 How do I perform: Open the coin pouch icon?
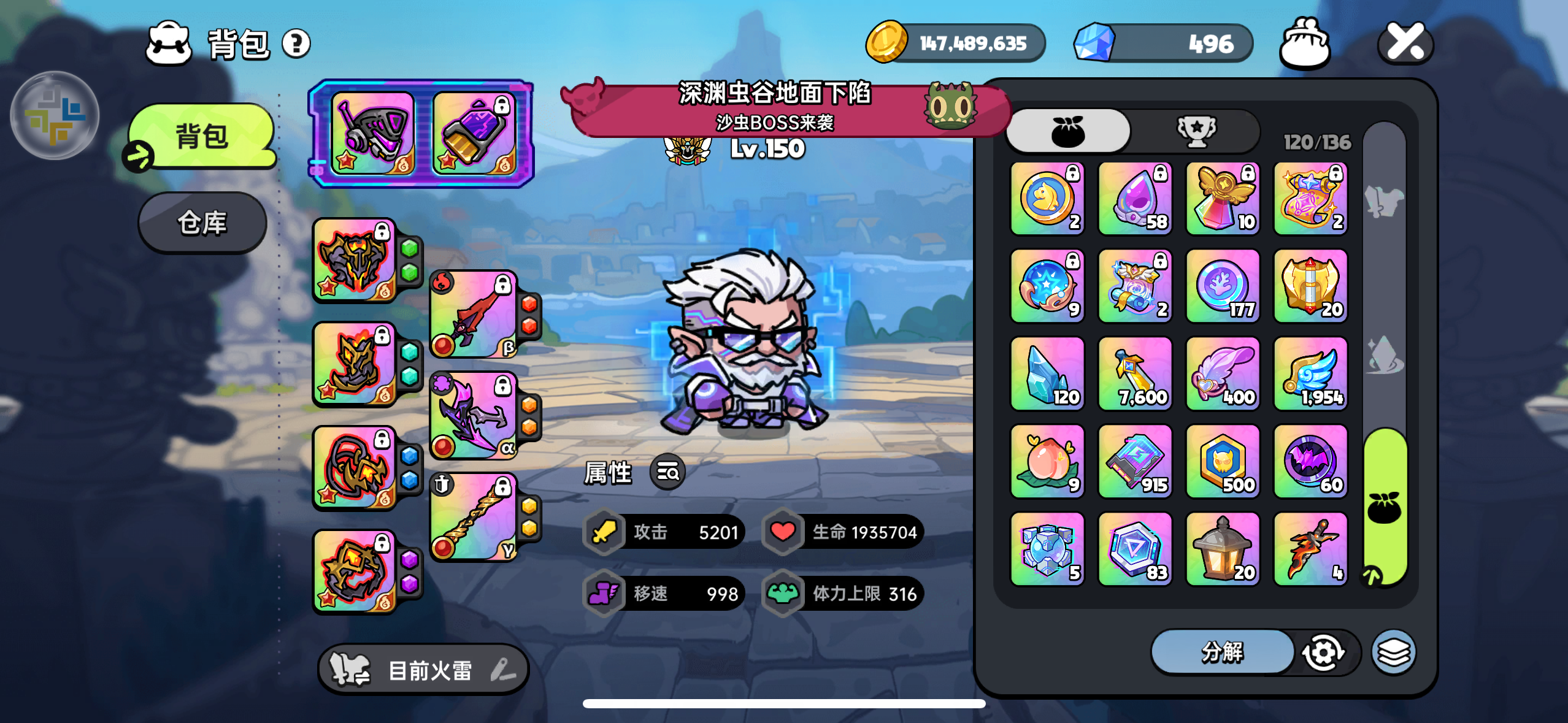[x=1305, y=43]
